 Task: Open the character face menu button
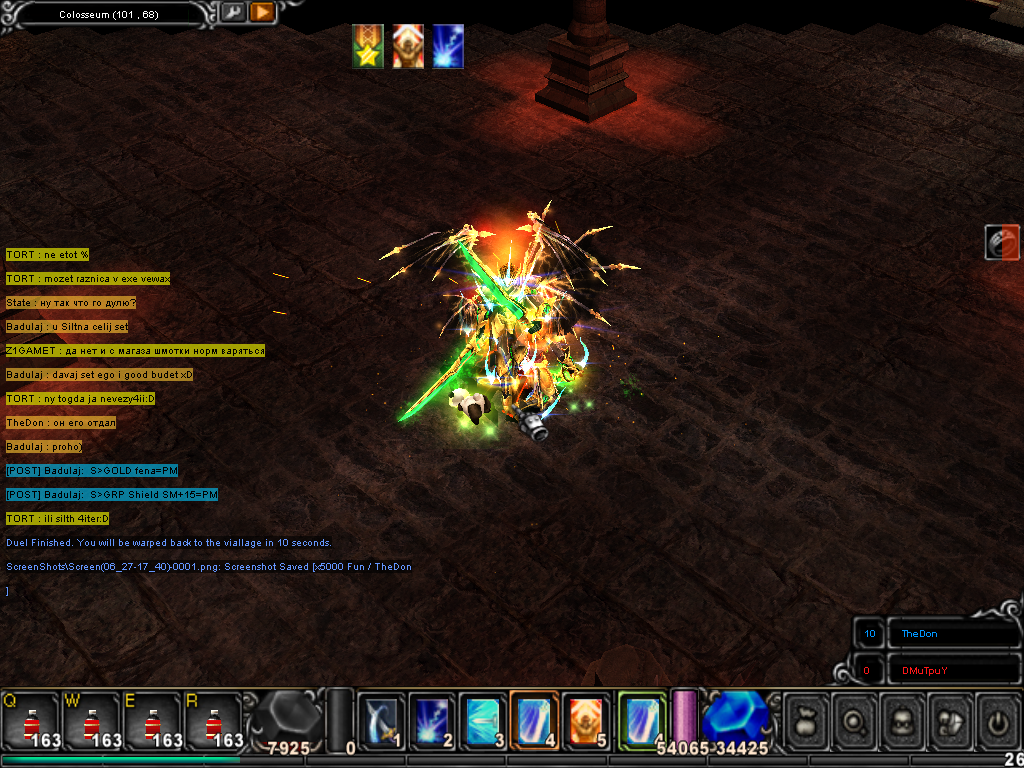[904, 719]
